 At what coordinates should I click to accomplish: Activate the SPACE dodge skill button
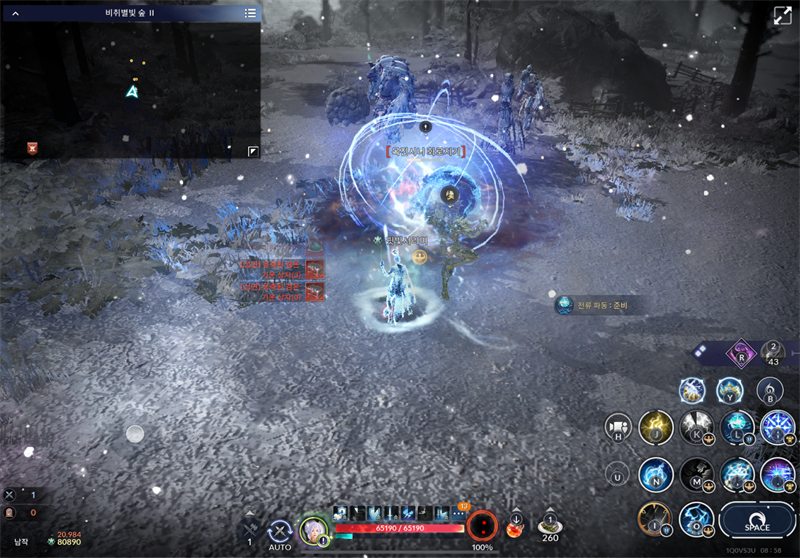tap(757, 521)
